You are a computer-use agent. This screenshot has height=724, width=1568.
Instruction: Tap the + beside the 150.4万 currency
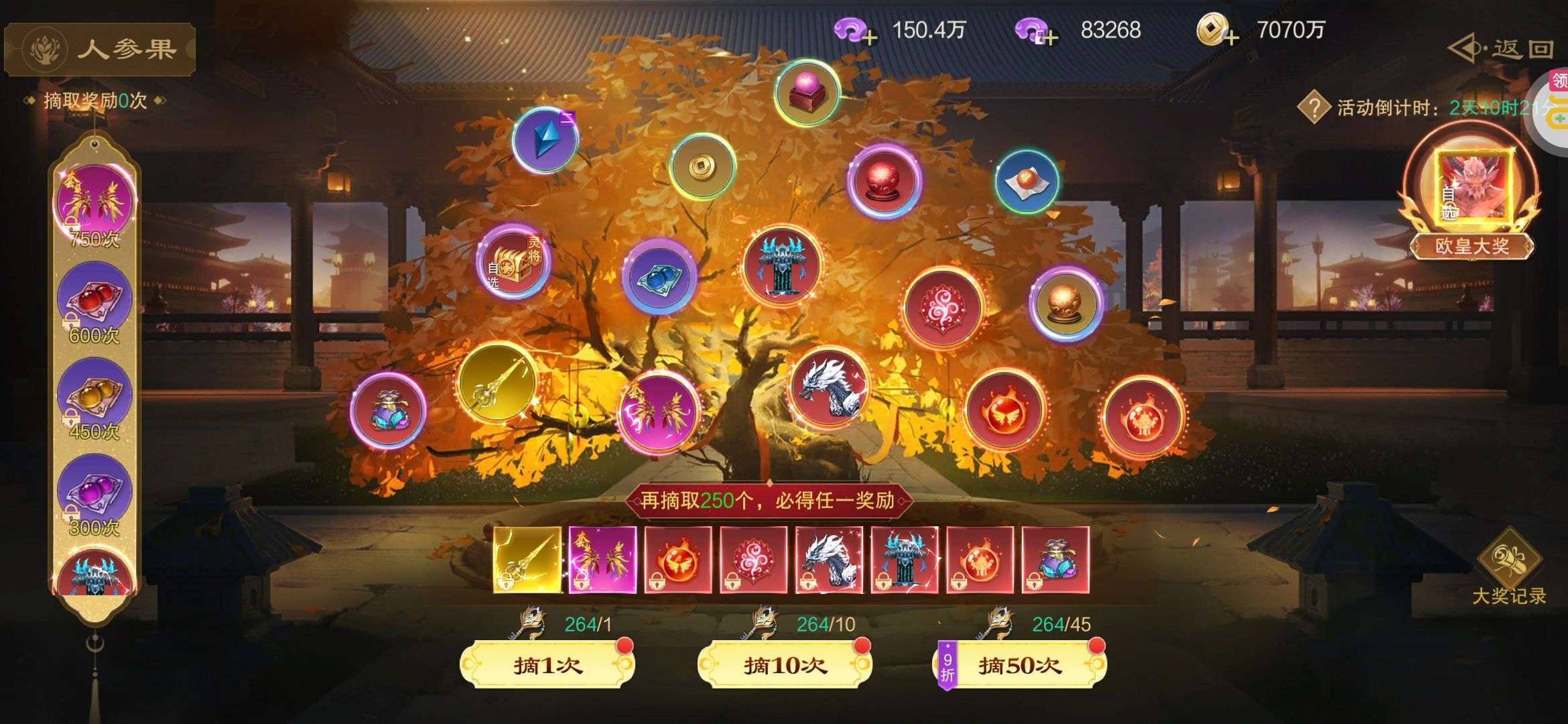tap(868, 37)
